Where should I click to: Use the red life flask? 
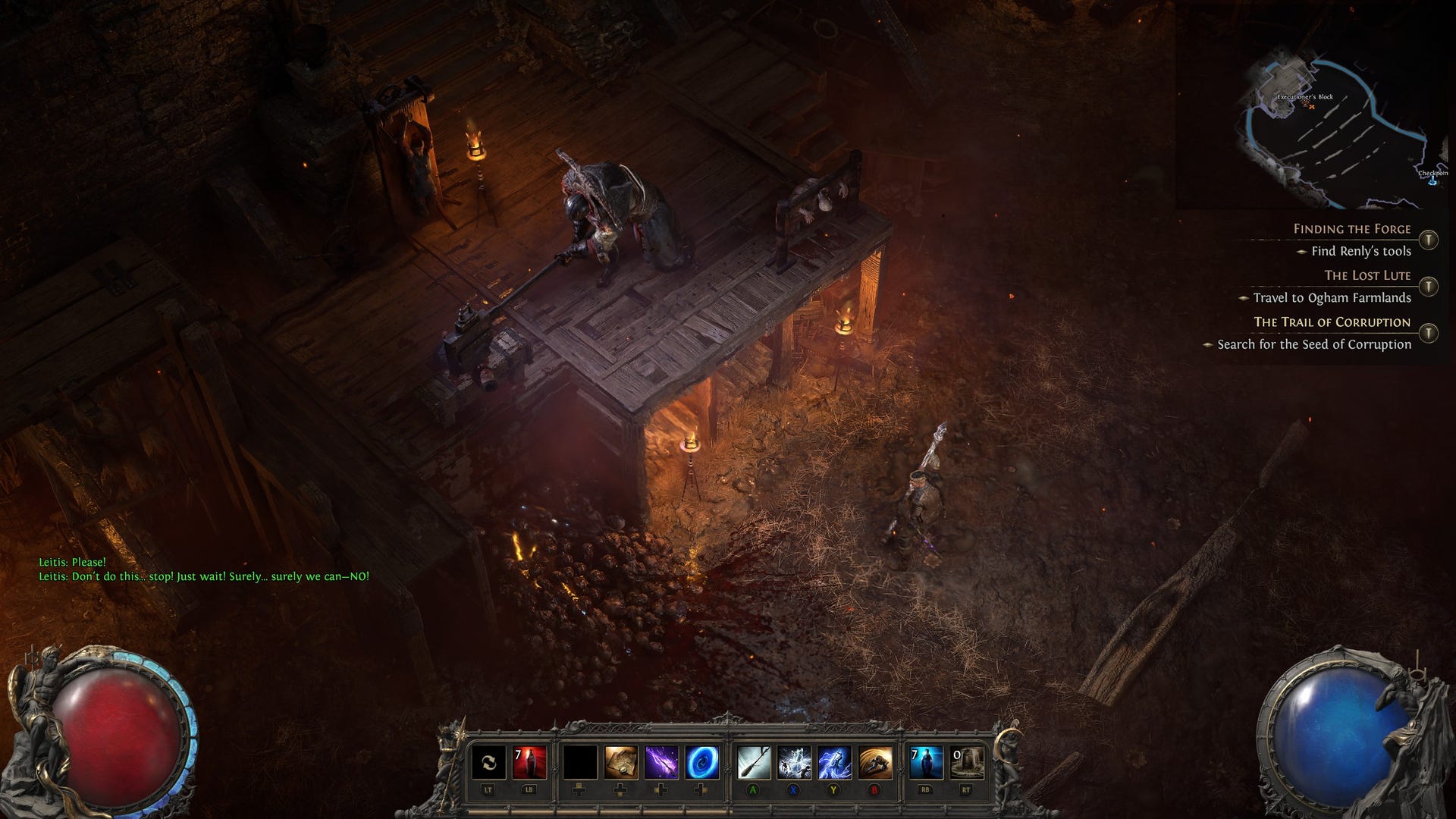coord(529,763)
